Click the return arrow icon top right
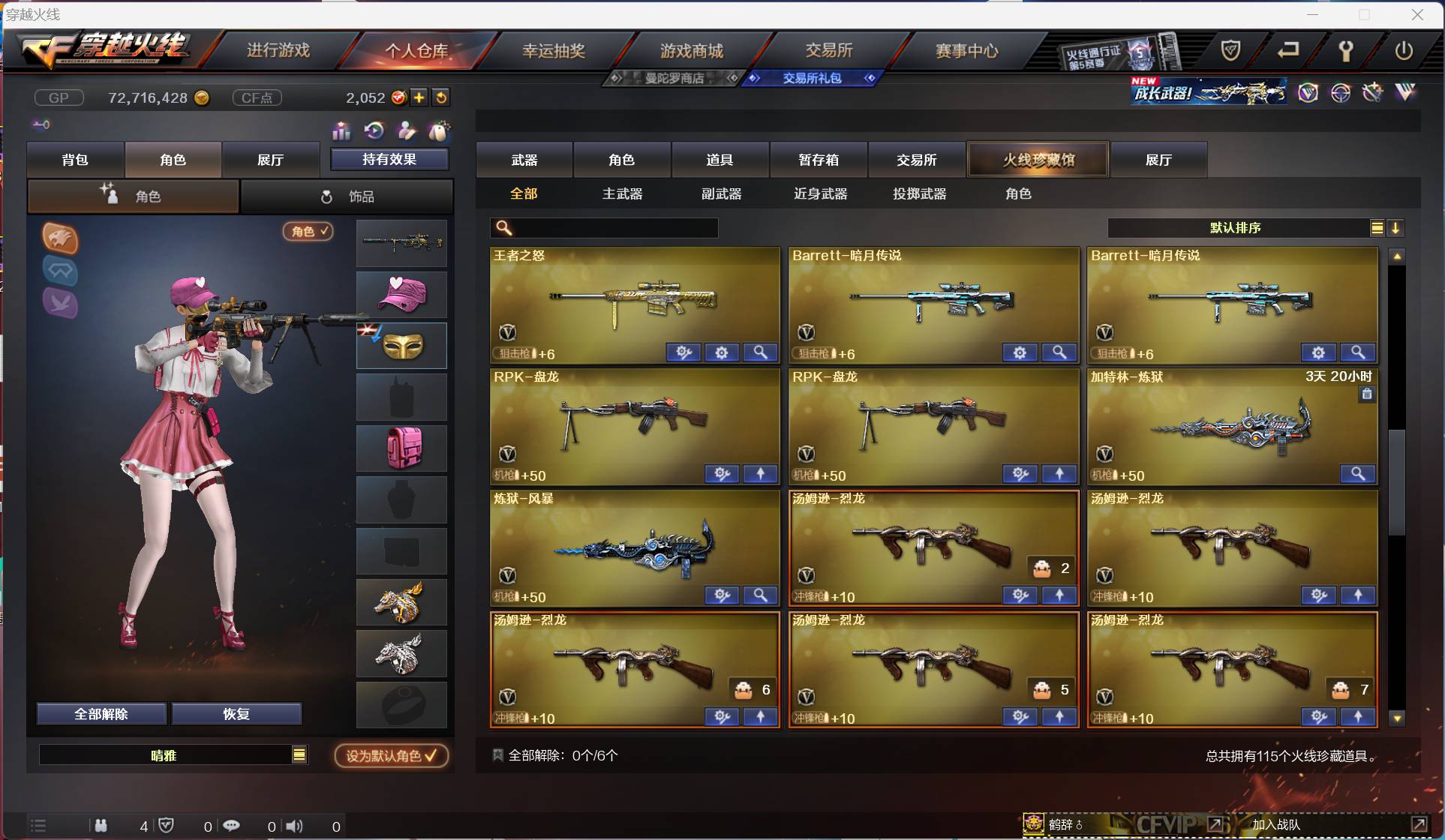 tap(1290, 51)
